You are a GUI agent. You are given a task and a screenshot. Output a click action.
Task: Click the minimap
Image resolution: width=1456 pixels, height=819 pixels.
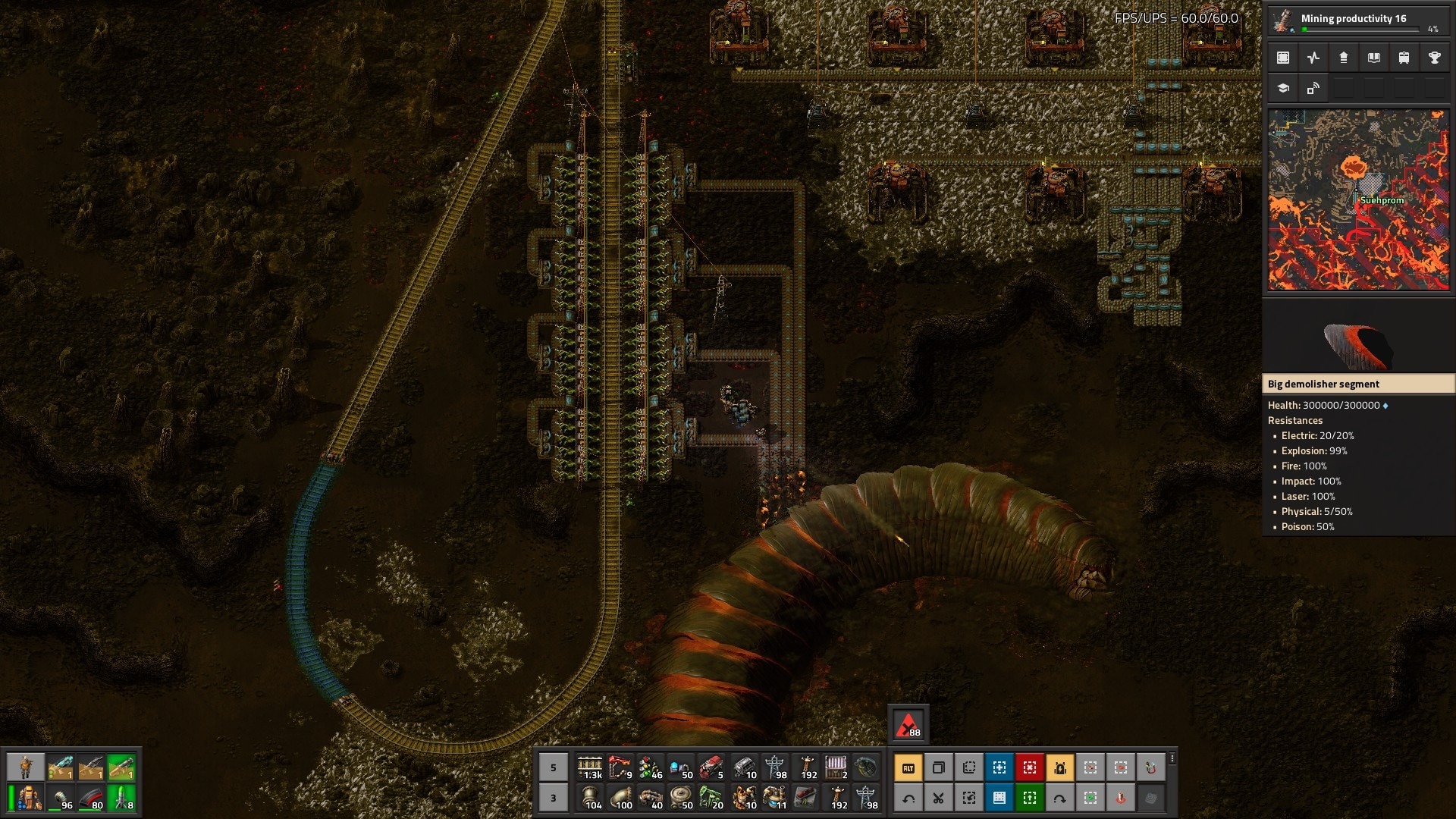(x=1358, y=199)
